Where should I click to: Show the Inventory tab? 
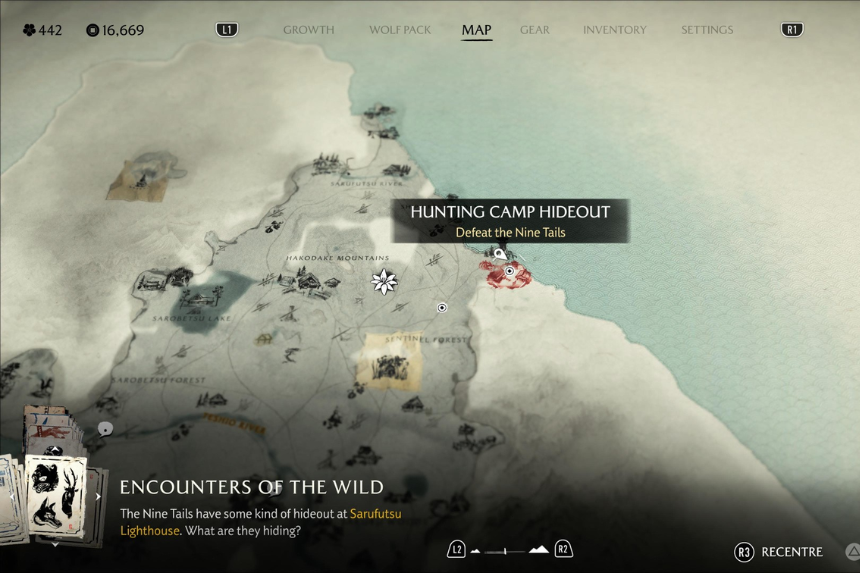614,30
